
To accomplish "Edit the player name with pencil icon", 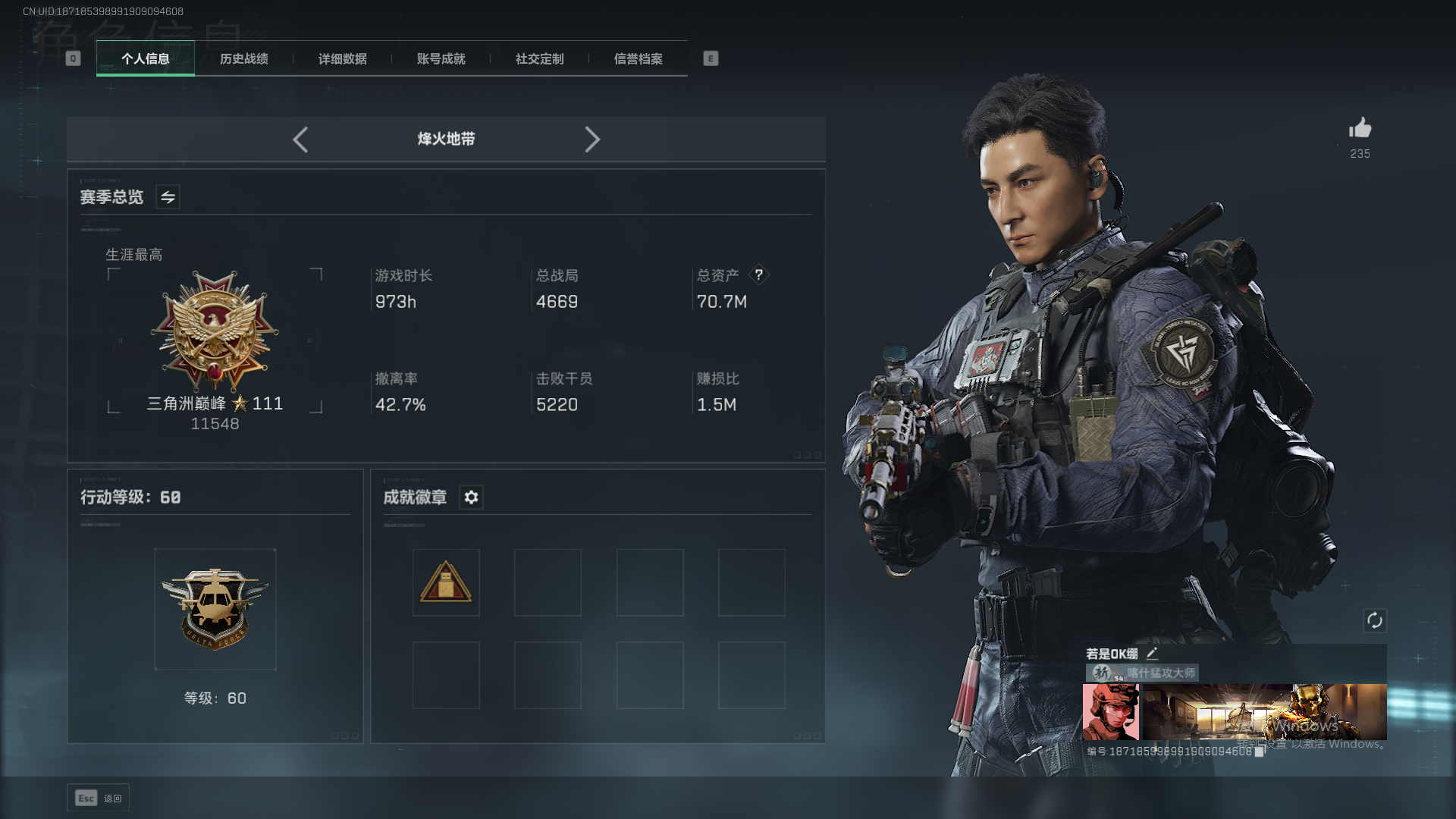I will (1152, 653).
